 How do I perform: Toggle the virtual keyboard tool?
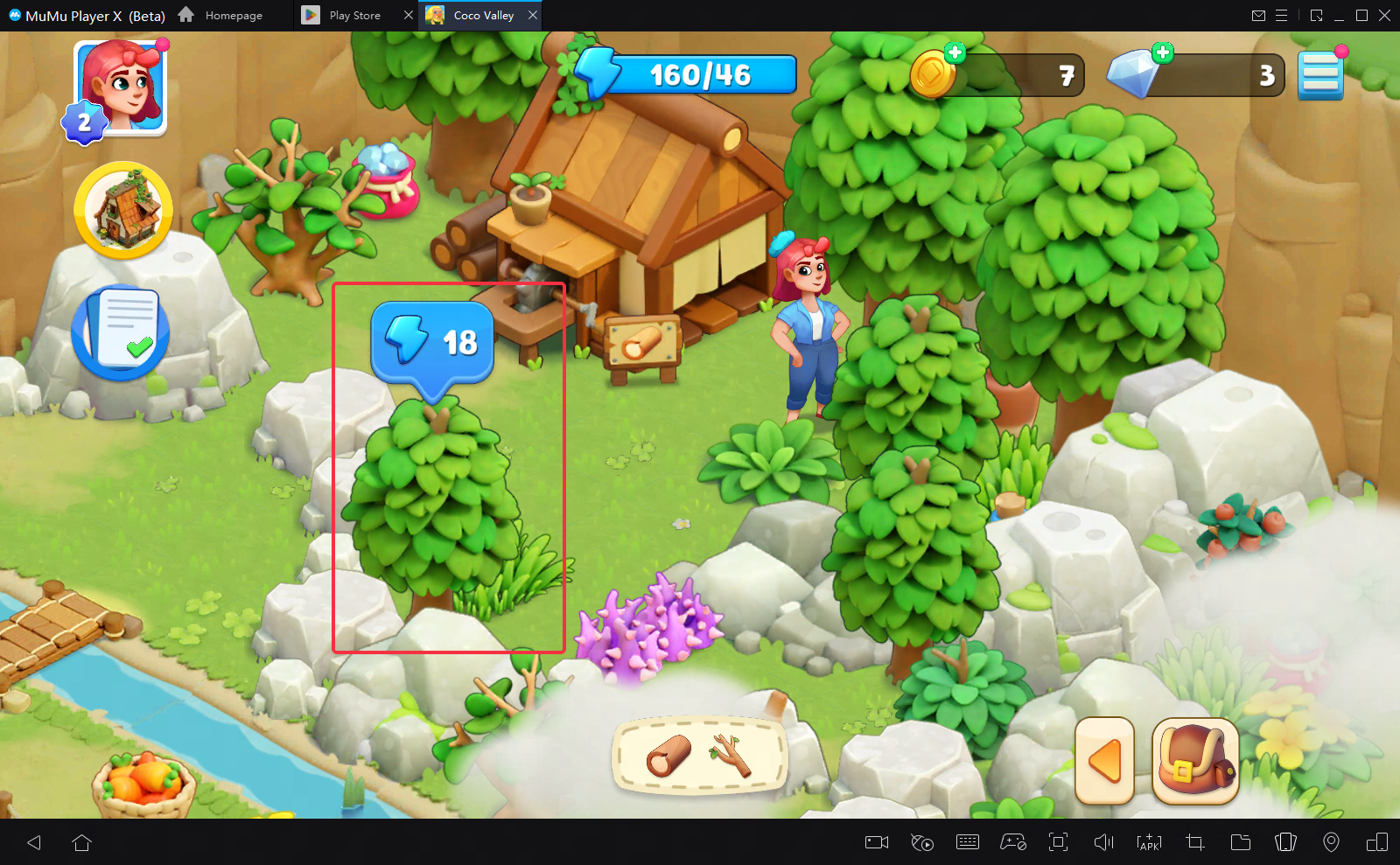(x=967, y=842)
